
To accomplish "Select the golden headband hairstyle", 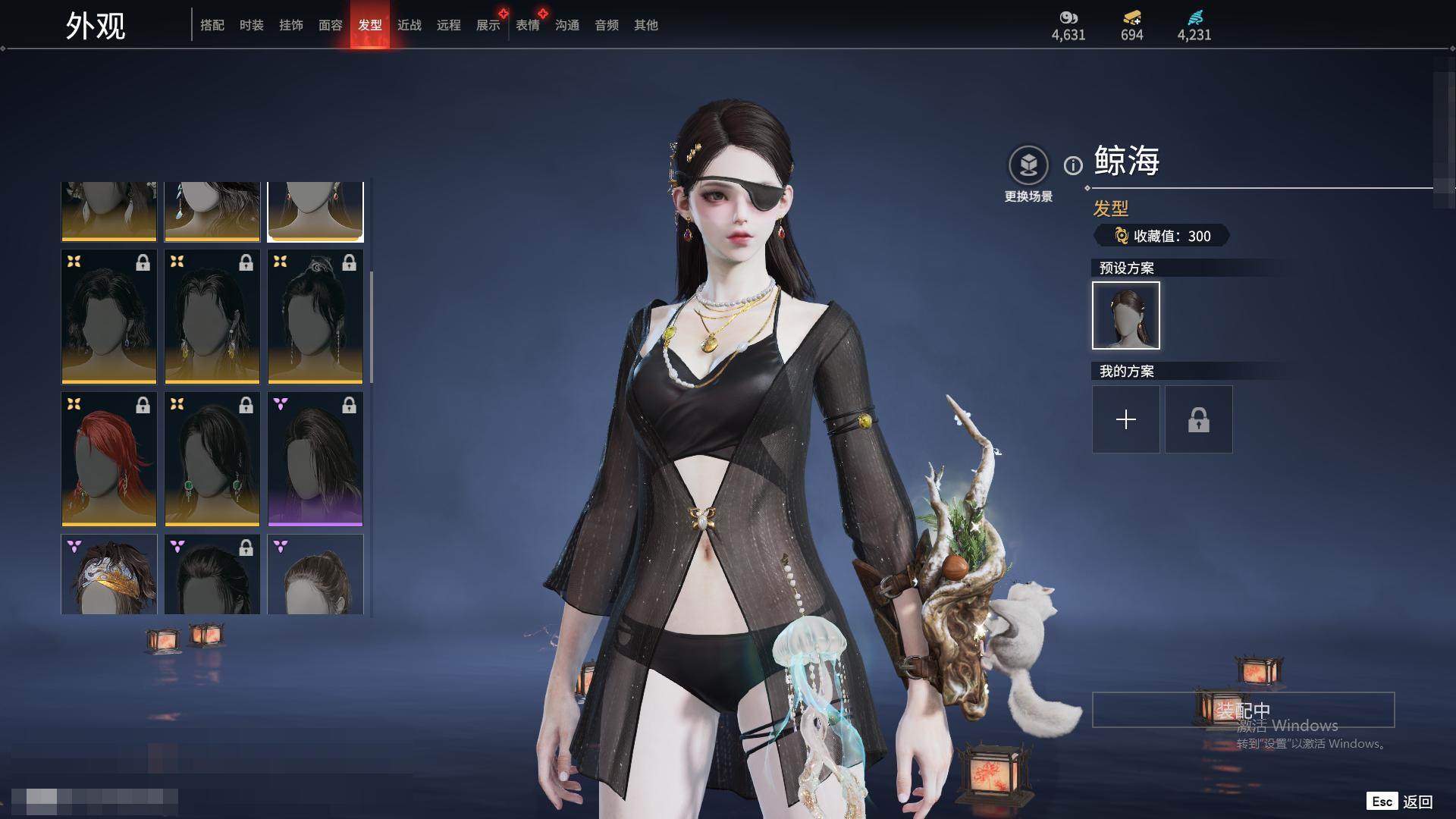I will [109, 574].
